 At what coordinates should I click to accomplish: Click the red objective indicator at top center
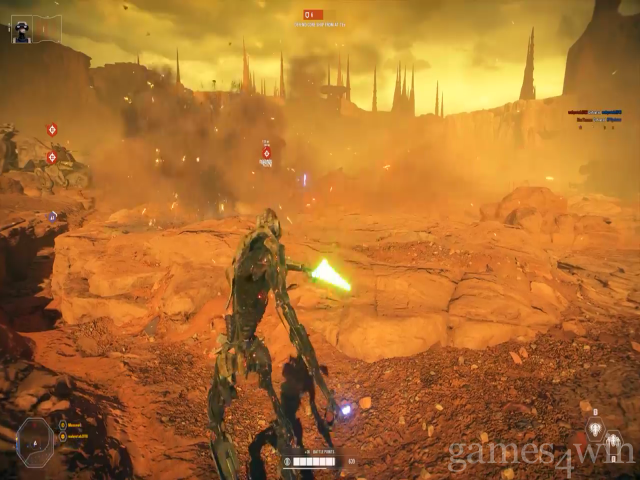coord(313,15)
